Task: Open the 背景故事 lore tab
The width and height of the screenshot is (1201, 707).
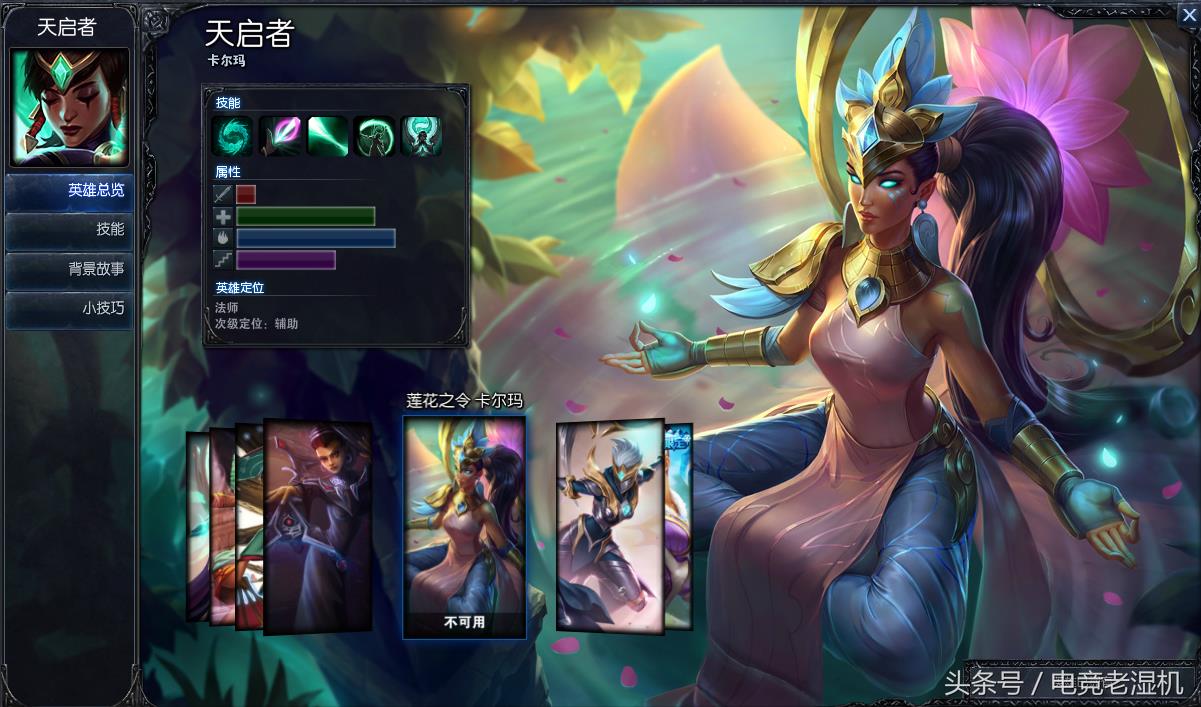Action: point(69,269)
